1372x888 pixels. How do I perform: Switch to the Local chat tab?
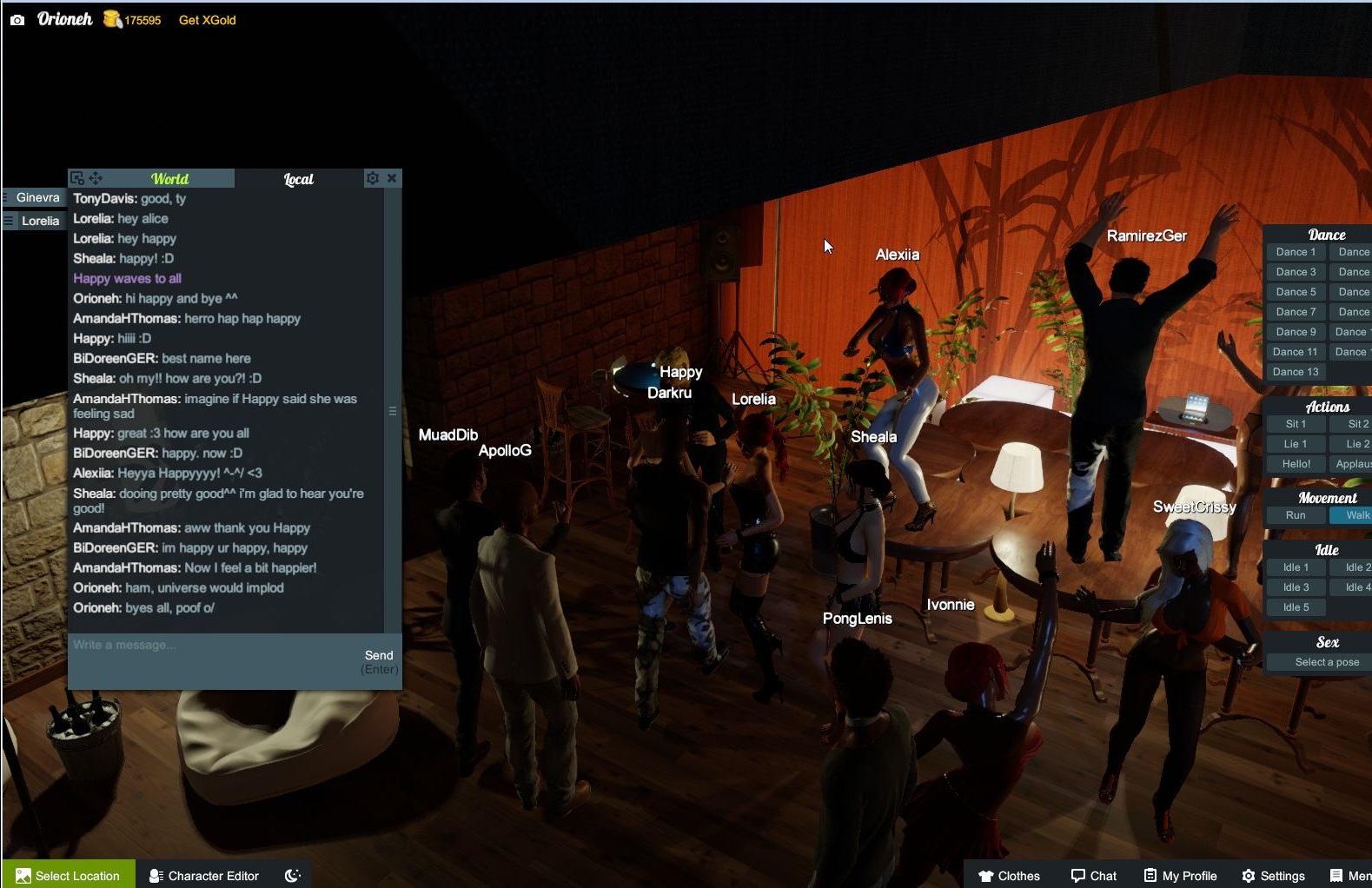point(298,178)
